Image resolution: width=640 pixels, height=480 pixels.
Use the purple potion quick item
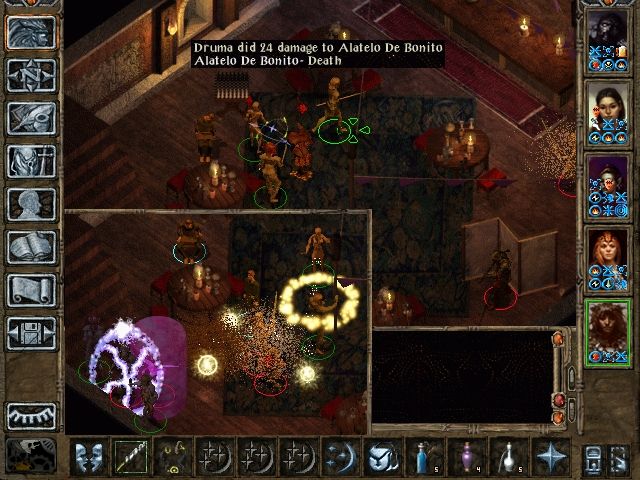click(x=466, y=458)
